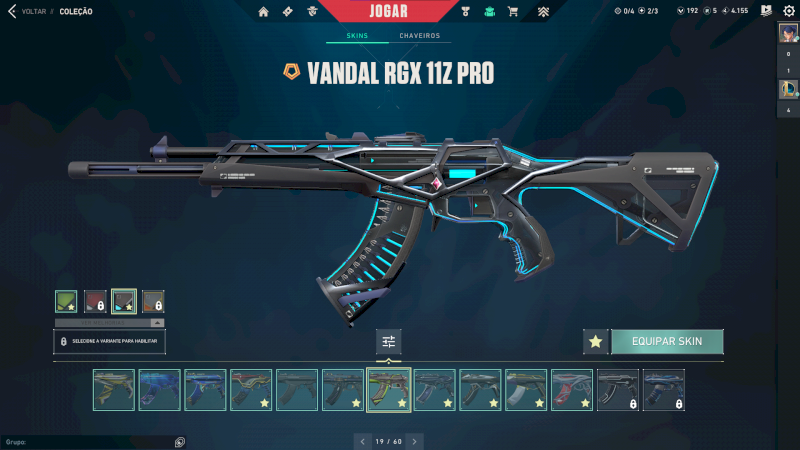
Task: Open the skin filter sliders button
Action: (389, 342)
